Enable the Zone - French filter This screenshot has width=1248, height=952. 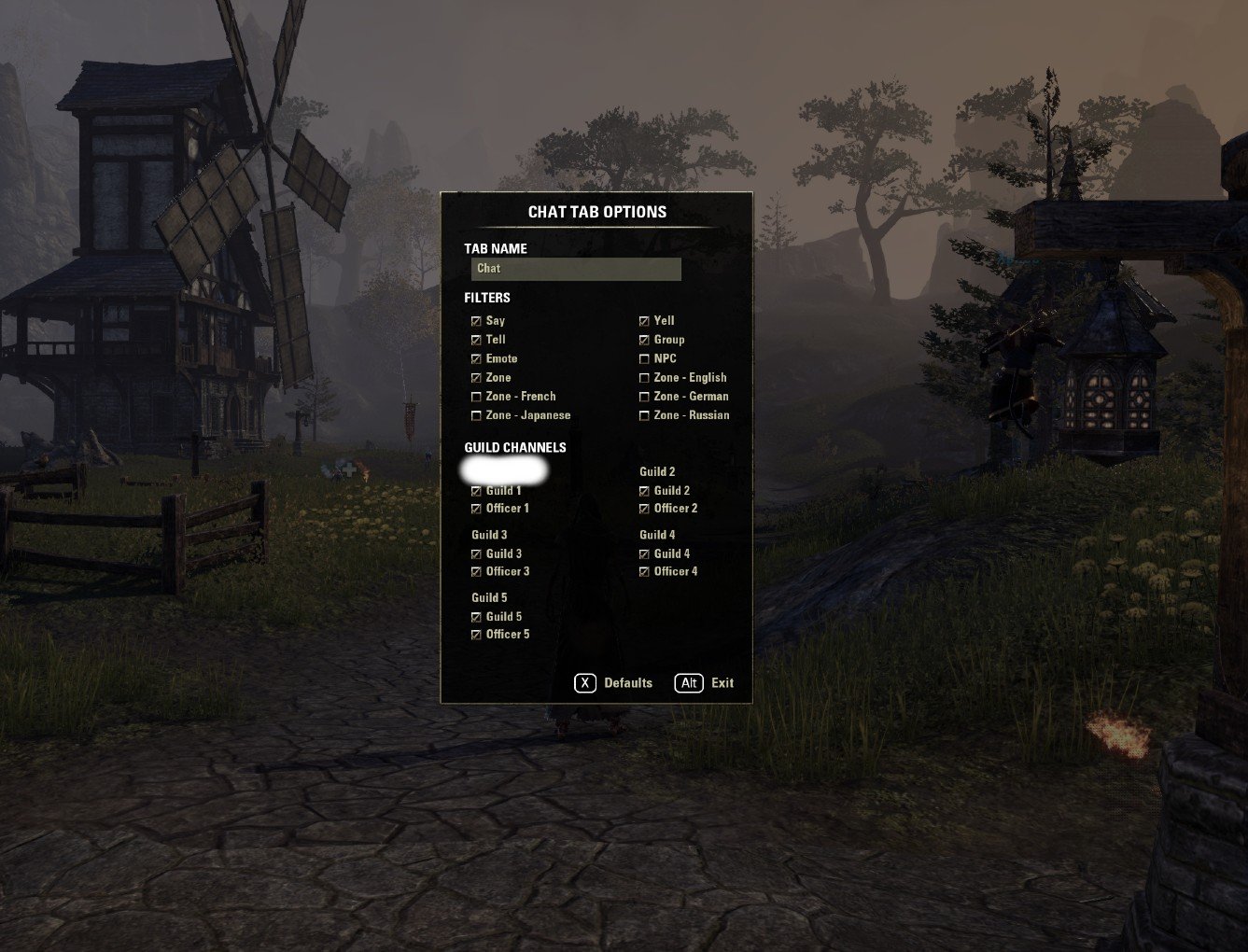[476, 397]
